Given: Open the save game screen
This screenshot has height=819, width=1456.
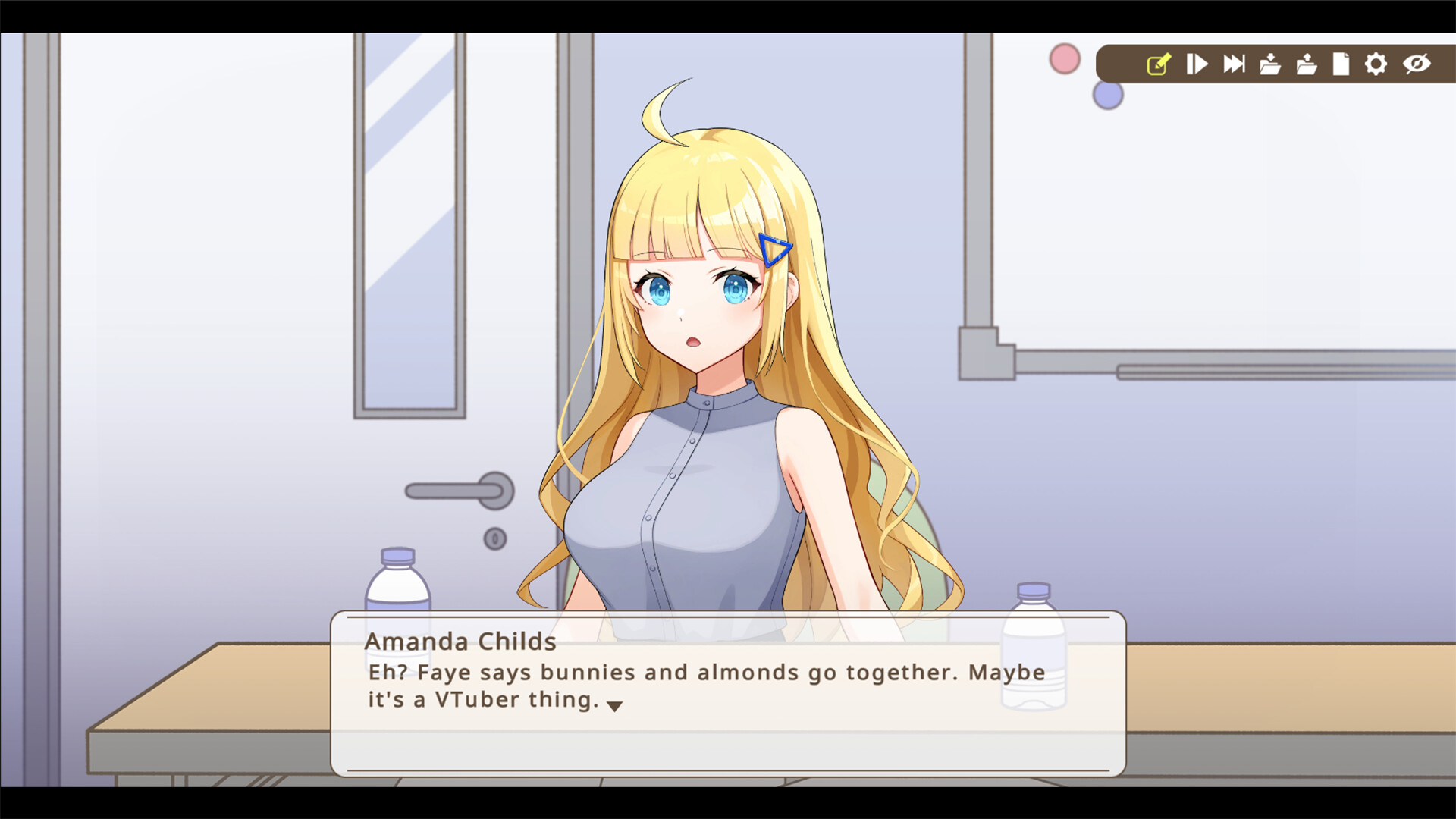Looking at the screenshot, I should click(x=1269, y=64).
